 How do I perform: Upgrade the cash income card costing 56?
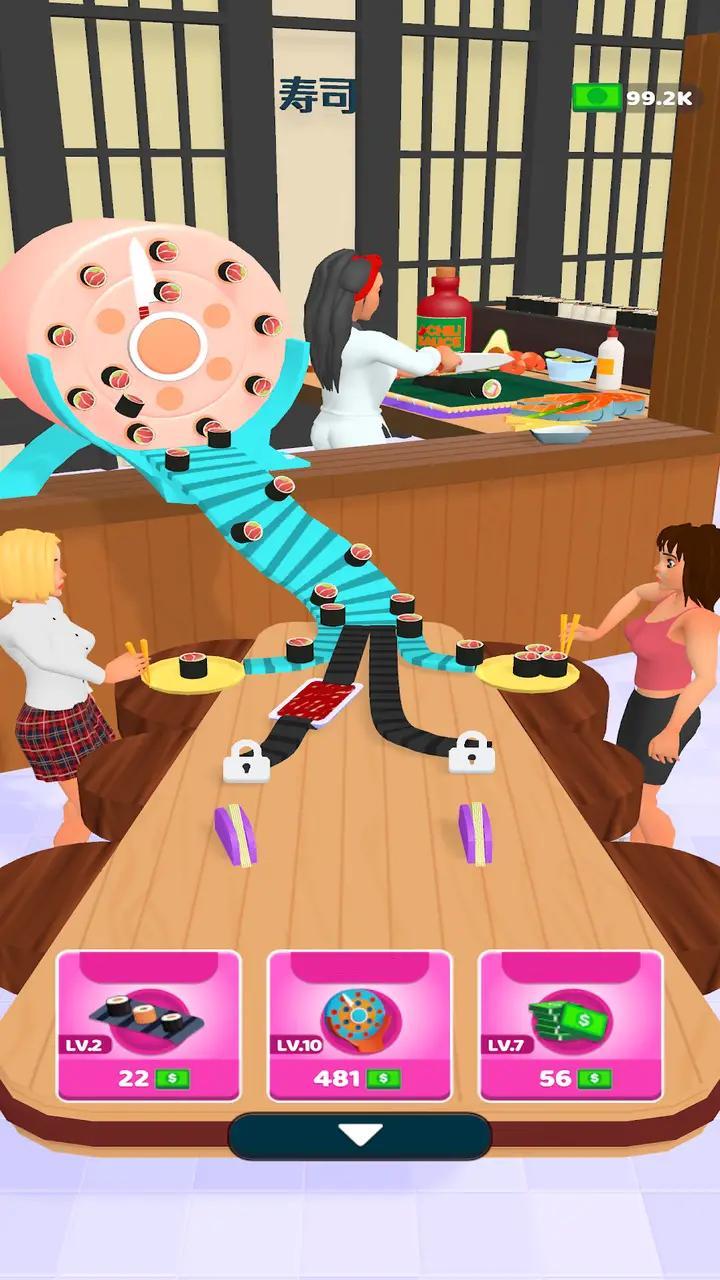[570, 1025]
